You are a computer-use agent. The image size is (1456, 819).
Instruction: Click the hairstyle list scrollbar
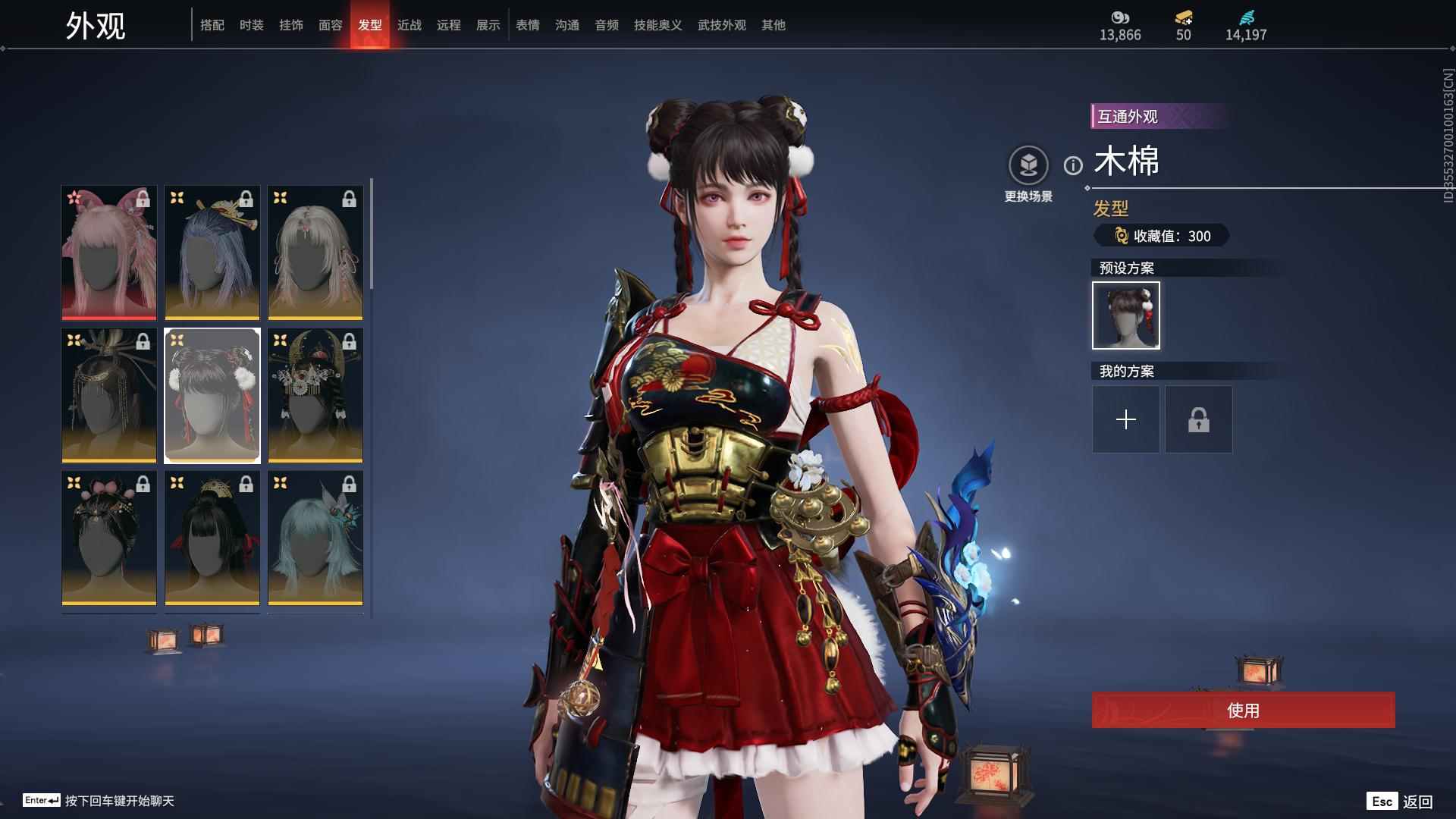pyautogui.click(x=371, y=227)
